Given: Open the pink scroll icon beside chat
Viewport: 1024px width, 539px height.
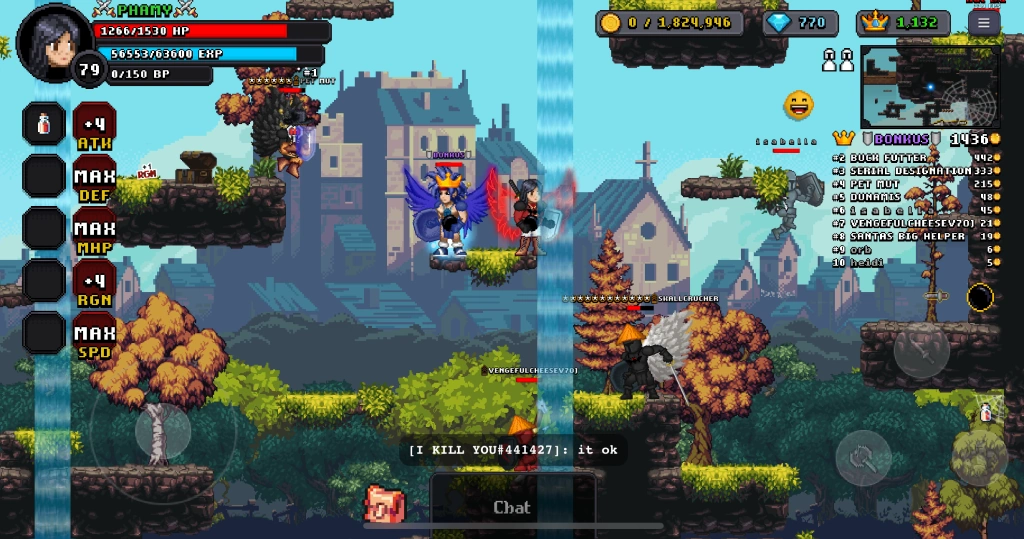Looking at the screenshot, I should pyautogui.click(x=382, y=504).
